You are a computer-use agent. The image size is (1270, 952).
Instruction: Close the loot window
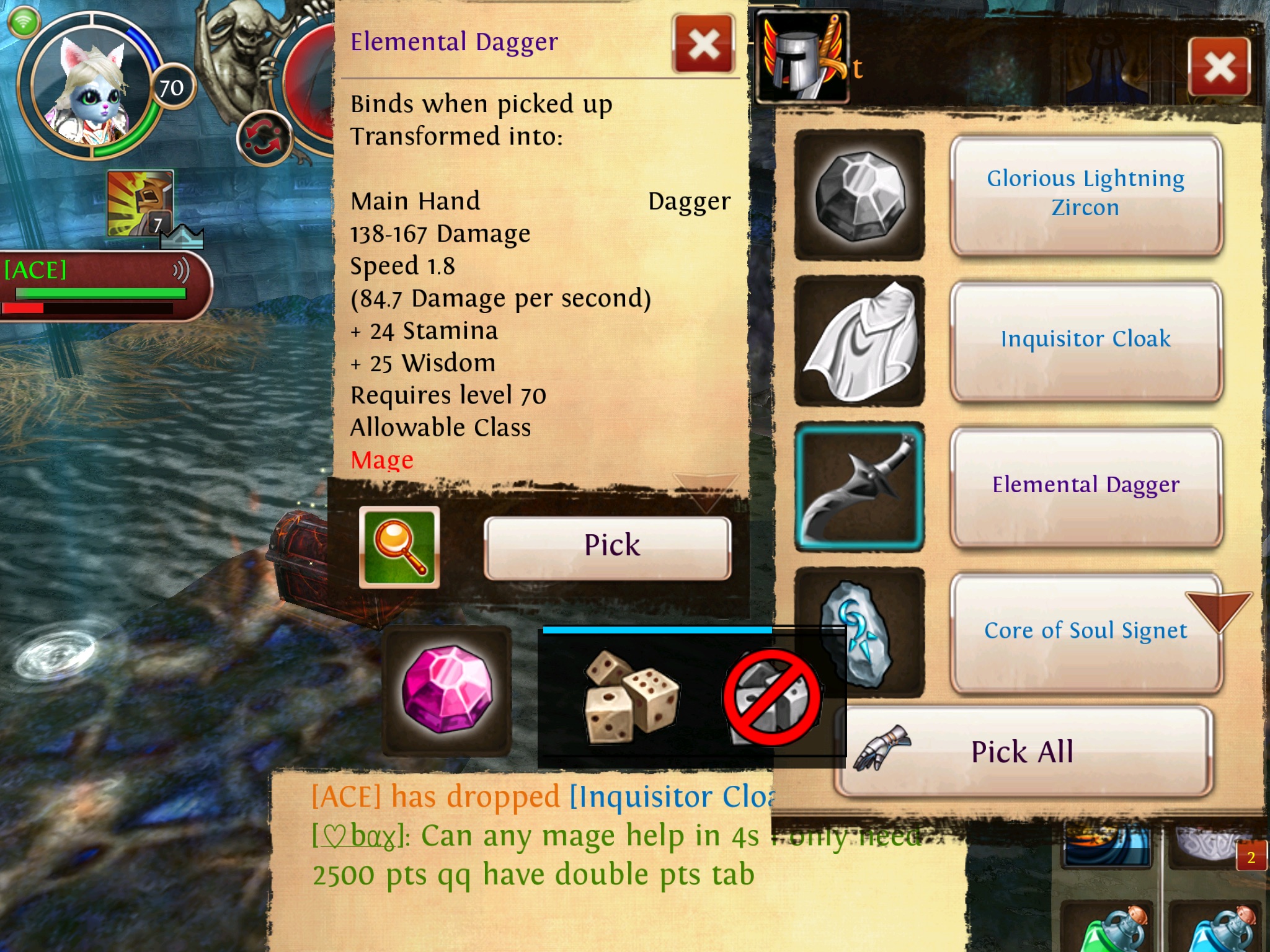[x=1219, y=67]
